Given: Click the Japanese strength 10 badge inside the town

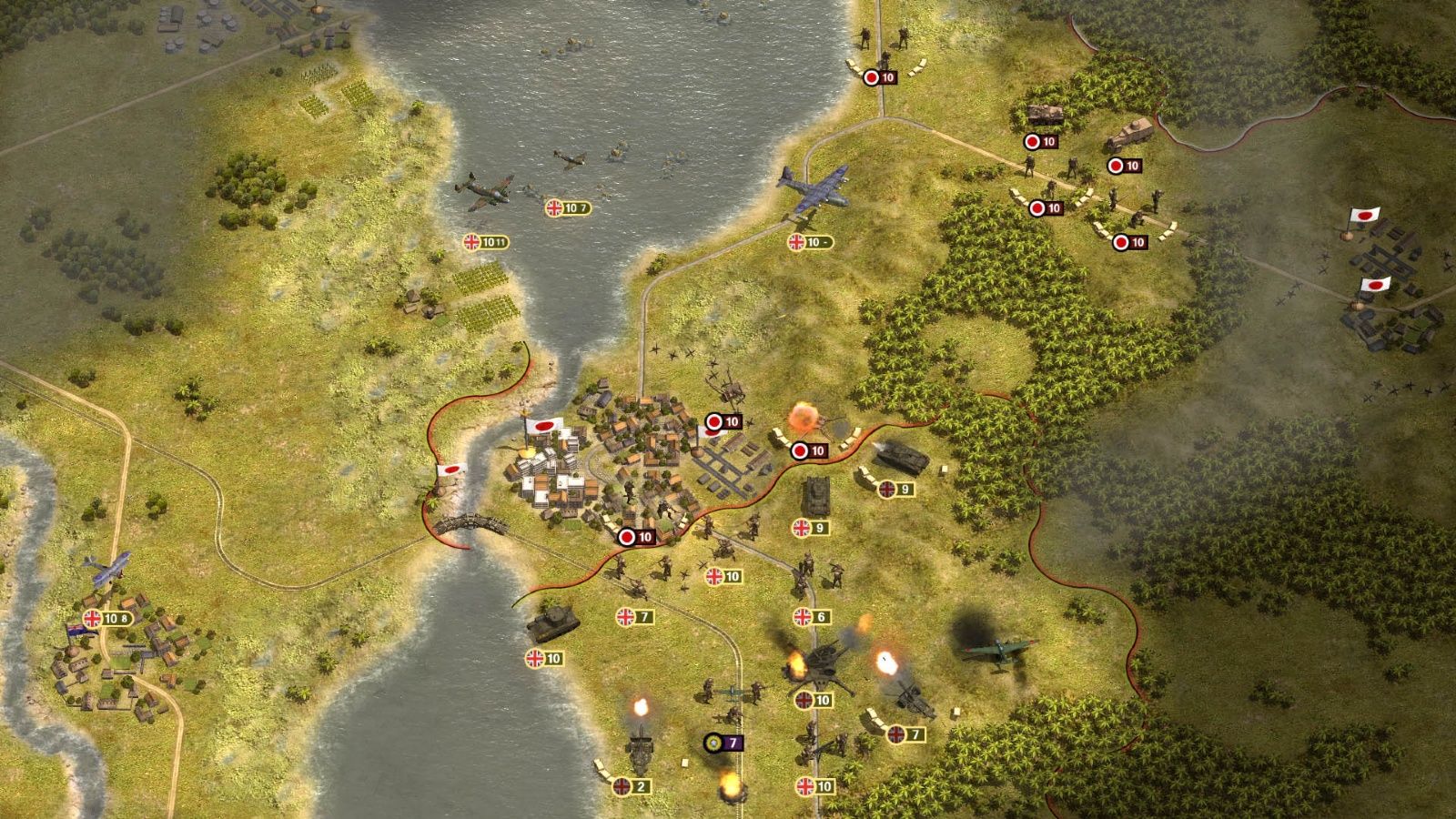Looking at the screenshot, I should (x=723, y=421).
